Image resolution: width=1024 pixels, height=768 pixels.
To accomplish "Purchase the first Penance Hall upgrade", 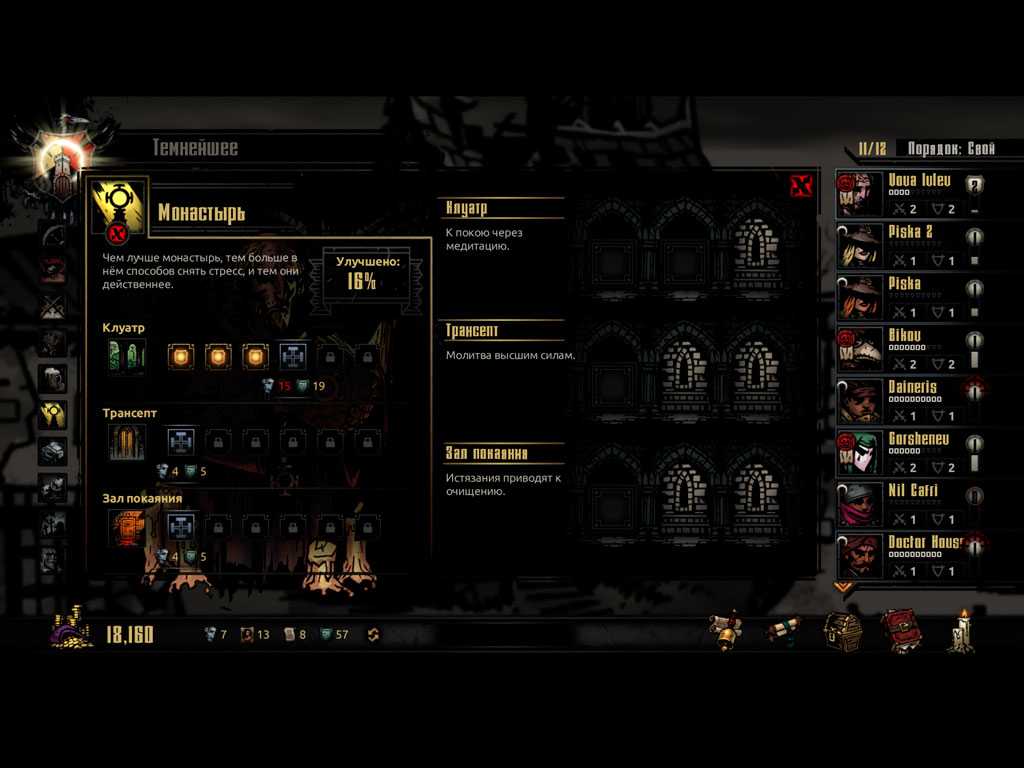I will pos(181,526).
